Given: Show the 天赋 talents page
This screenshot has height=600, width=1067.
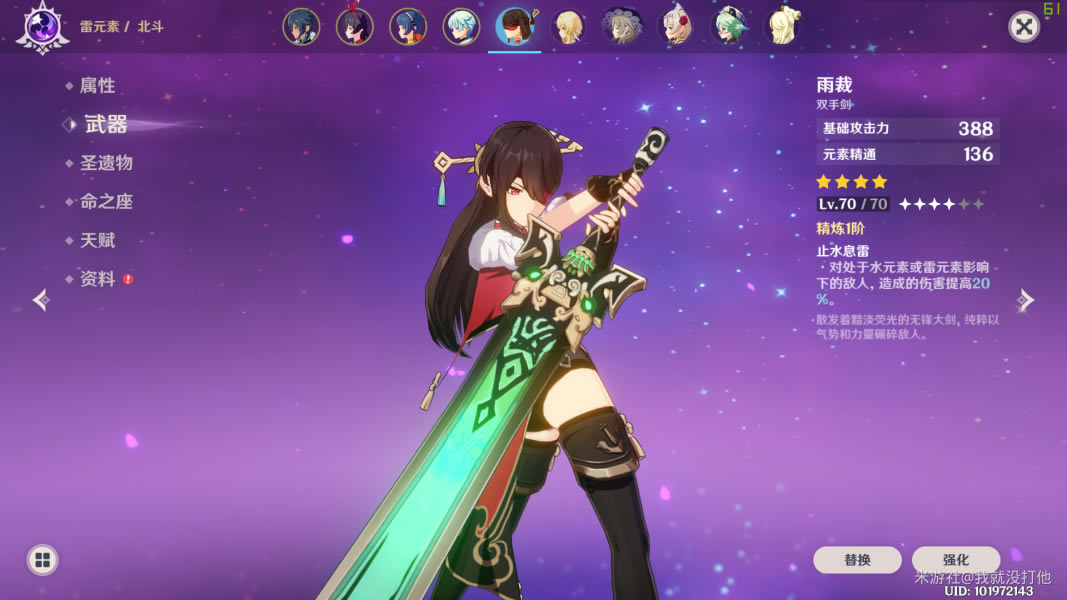Looking at the screenshot, I should click(97, 241).
